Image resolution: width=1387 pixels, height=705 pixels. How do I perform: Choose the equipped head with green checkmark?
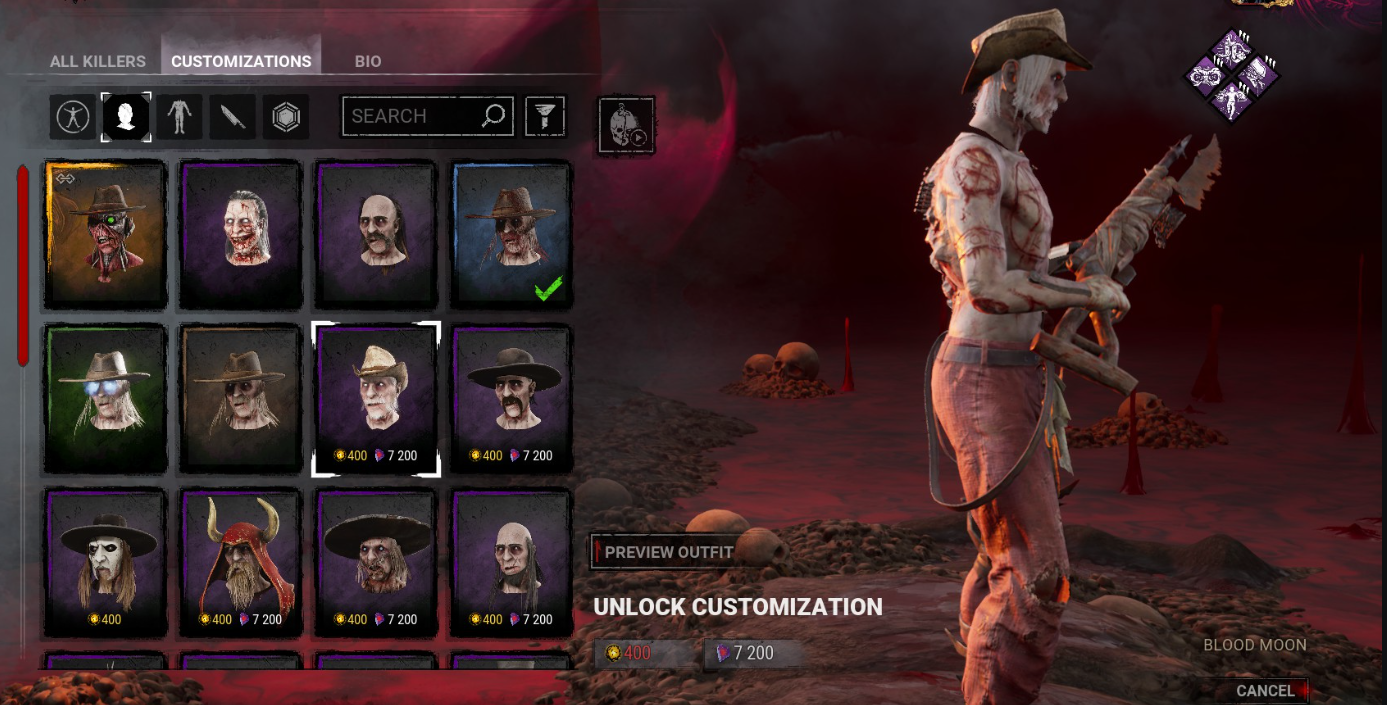[512, 235]
